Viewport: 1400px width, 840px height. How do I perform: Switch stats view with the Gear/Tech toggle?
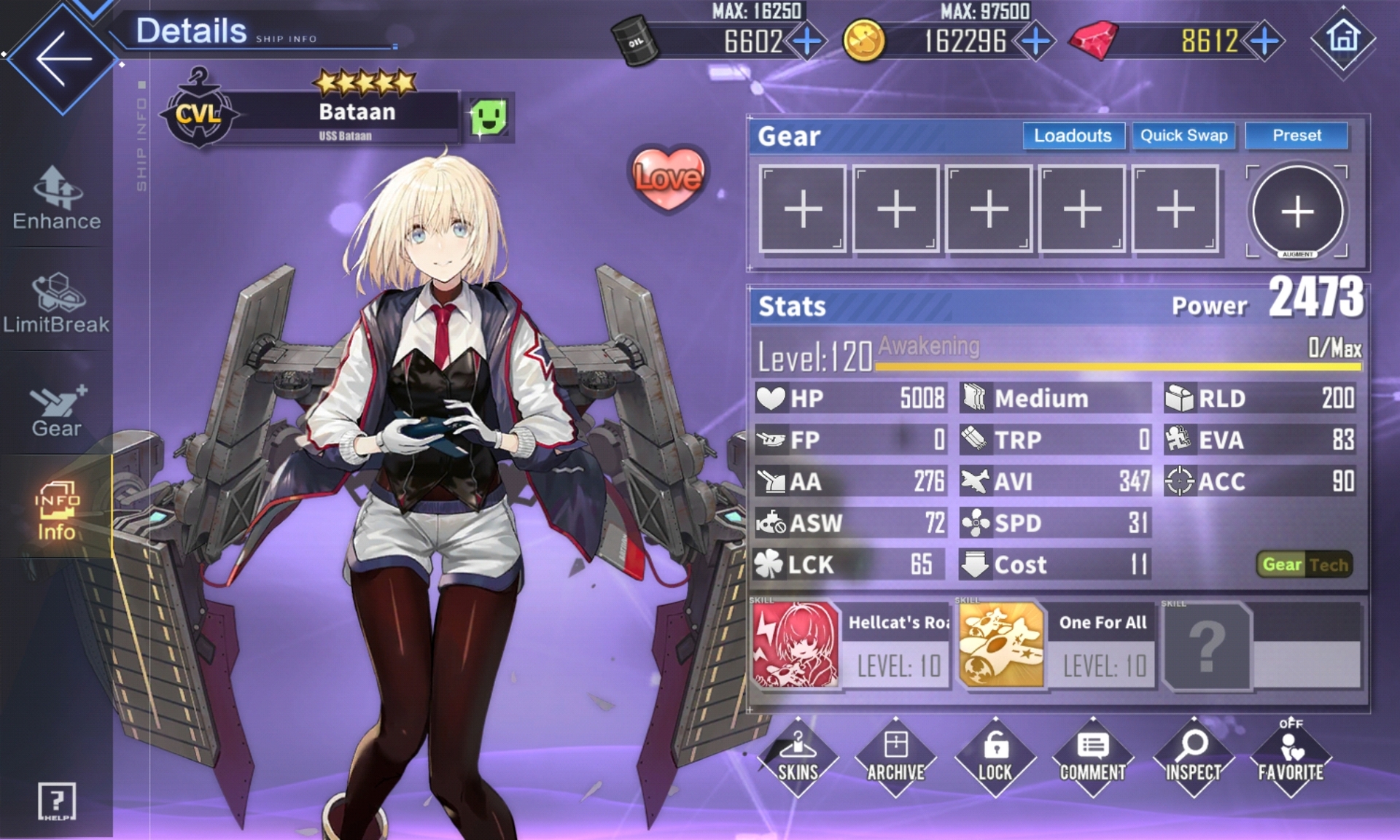(x=1304, y=564)
